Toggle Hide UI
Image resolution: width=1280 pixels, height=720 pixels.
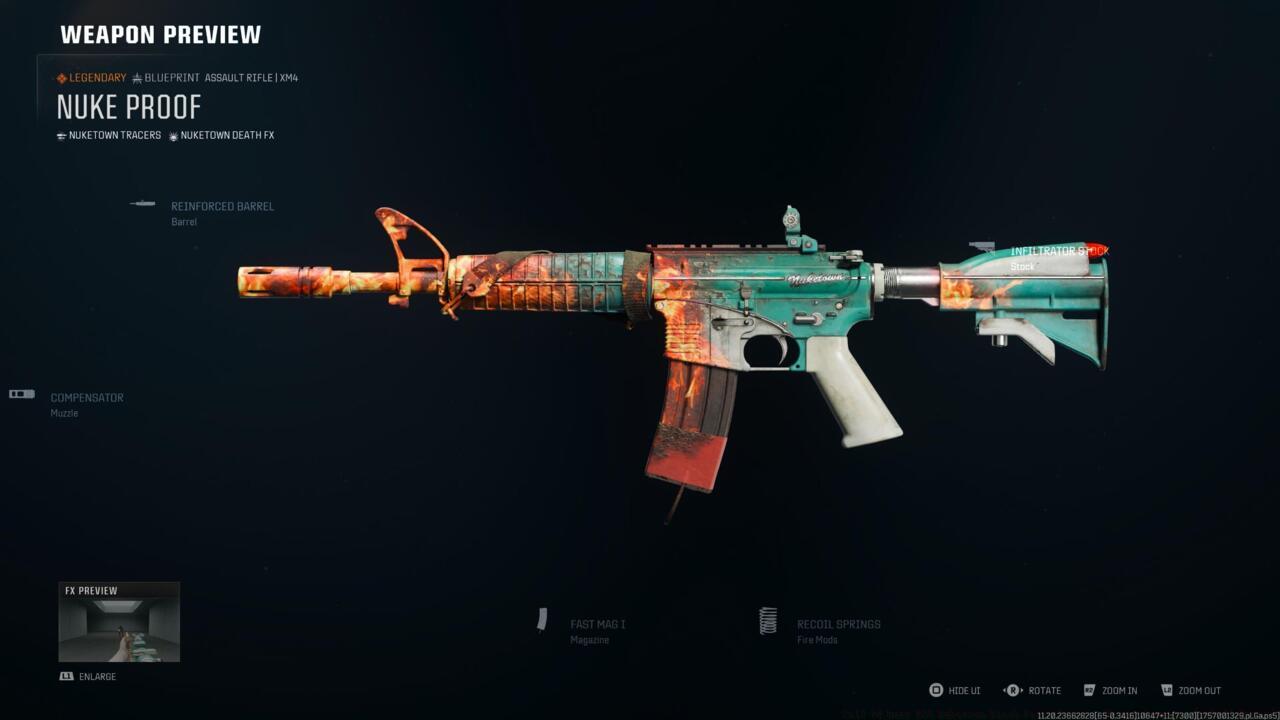click(x=957, y=690)
